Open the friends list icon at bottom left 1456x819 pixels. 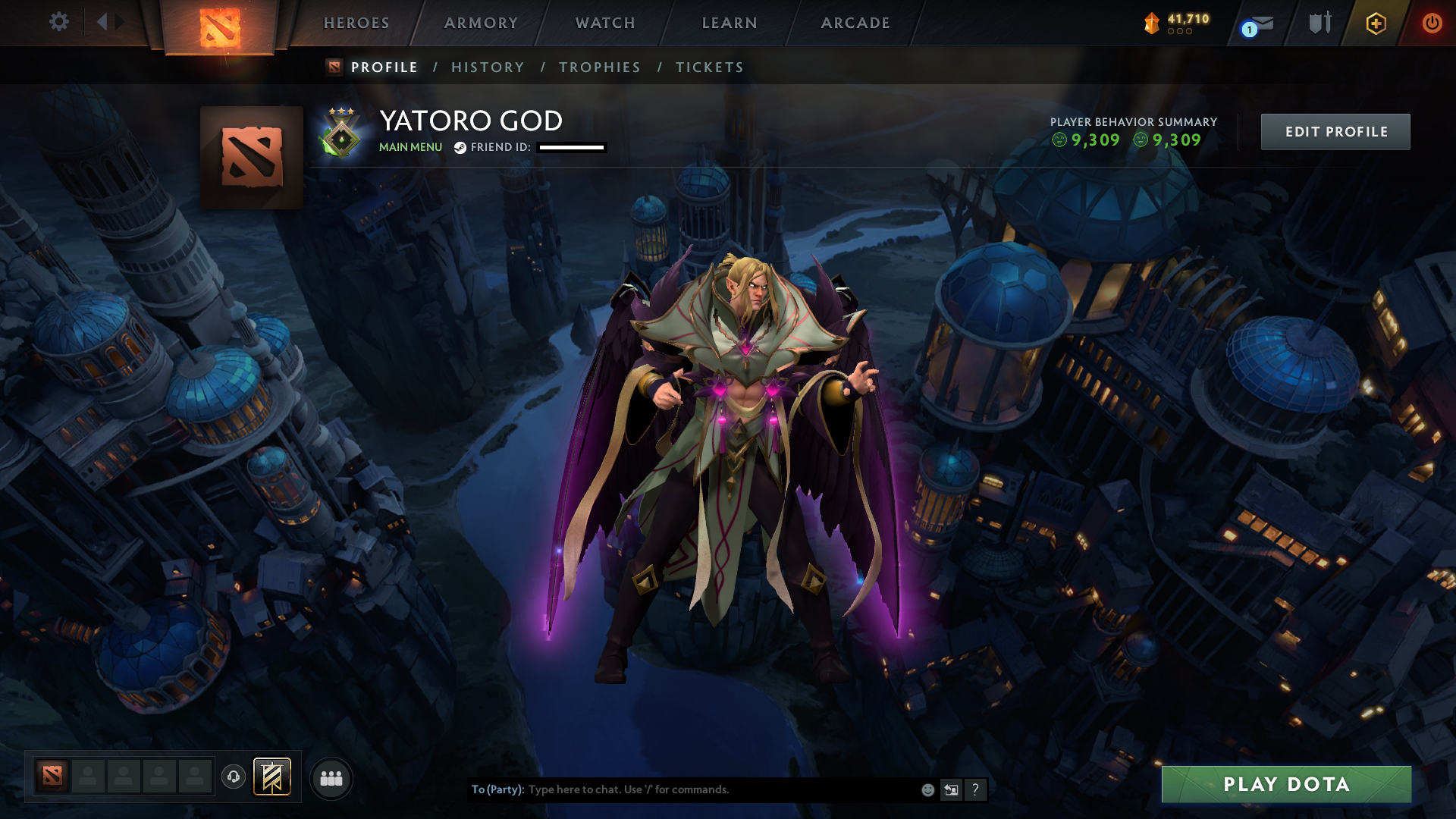coord(330,777)
